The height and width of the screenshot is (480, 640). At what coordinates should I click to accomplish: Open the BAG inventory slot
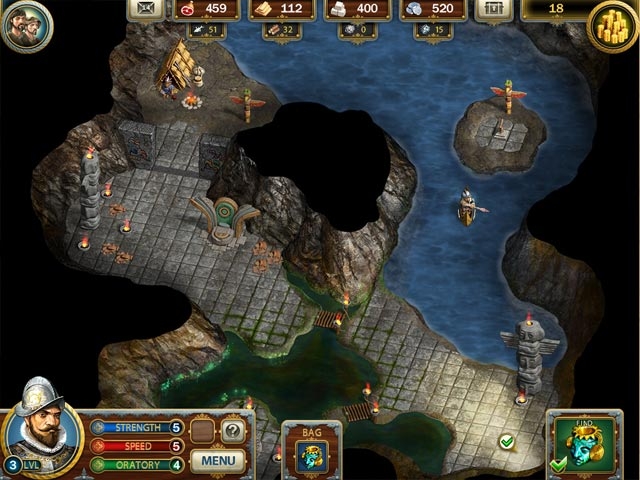click(313, 454)
